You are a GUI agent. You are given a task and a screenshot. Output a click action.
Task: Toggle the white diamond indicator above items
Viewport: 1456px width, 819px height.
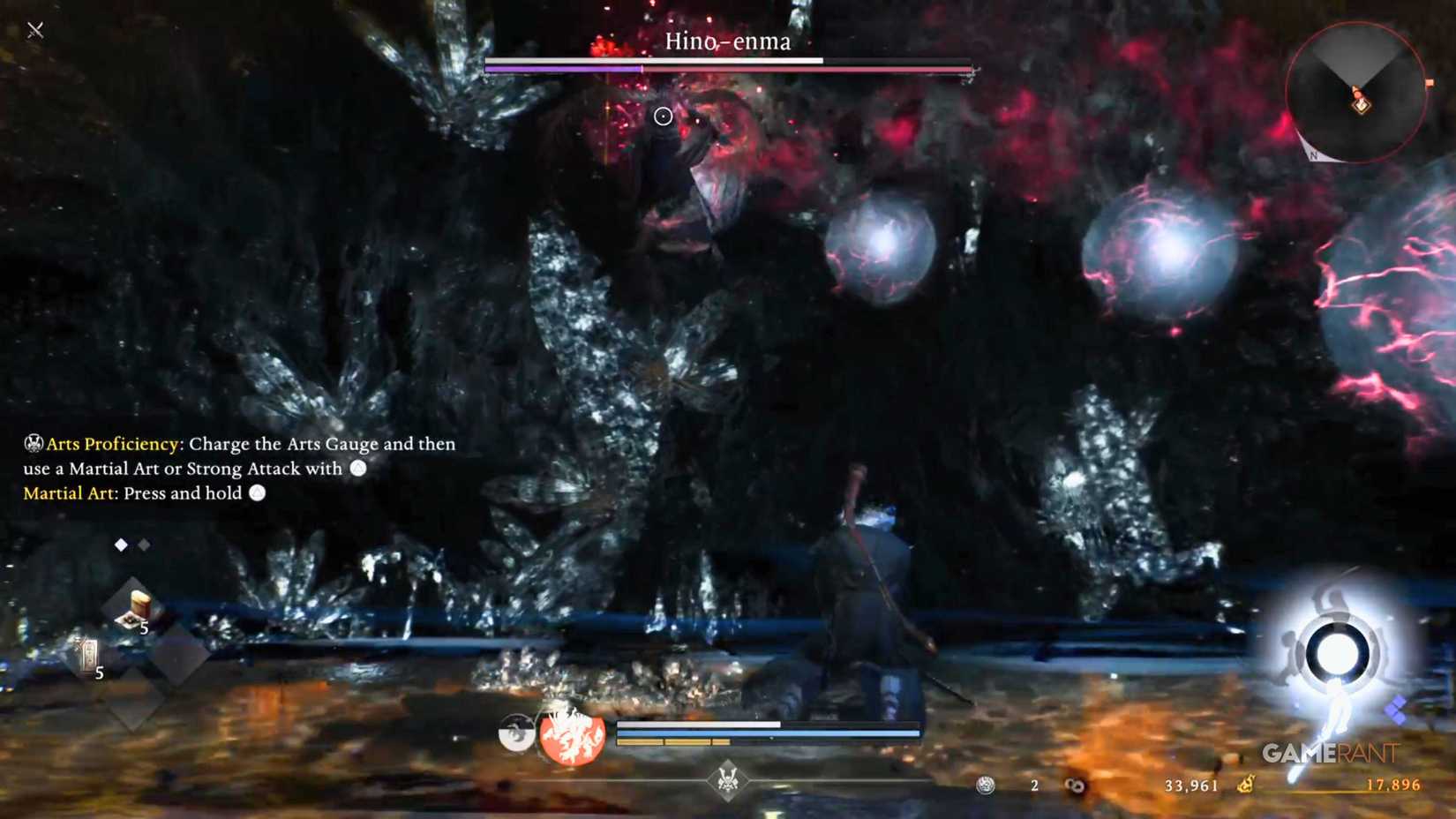pyautogui.click(x=120, y=545)
